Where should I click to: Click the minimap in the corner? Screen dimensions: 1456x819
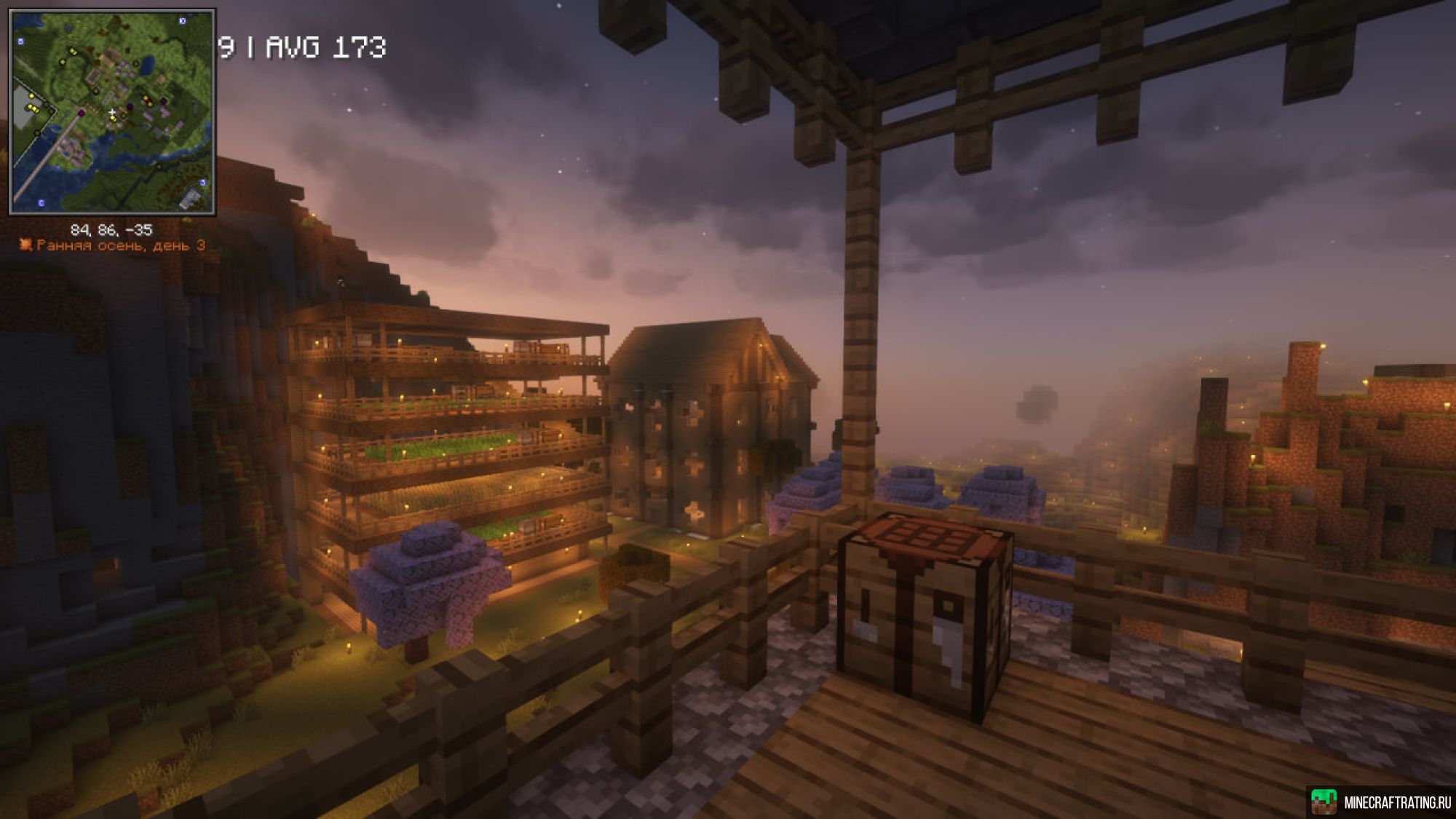[x=112, y=112]
